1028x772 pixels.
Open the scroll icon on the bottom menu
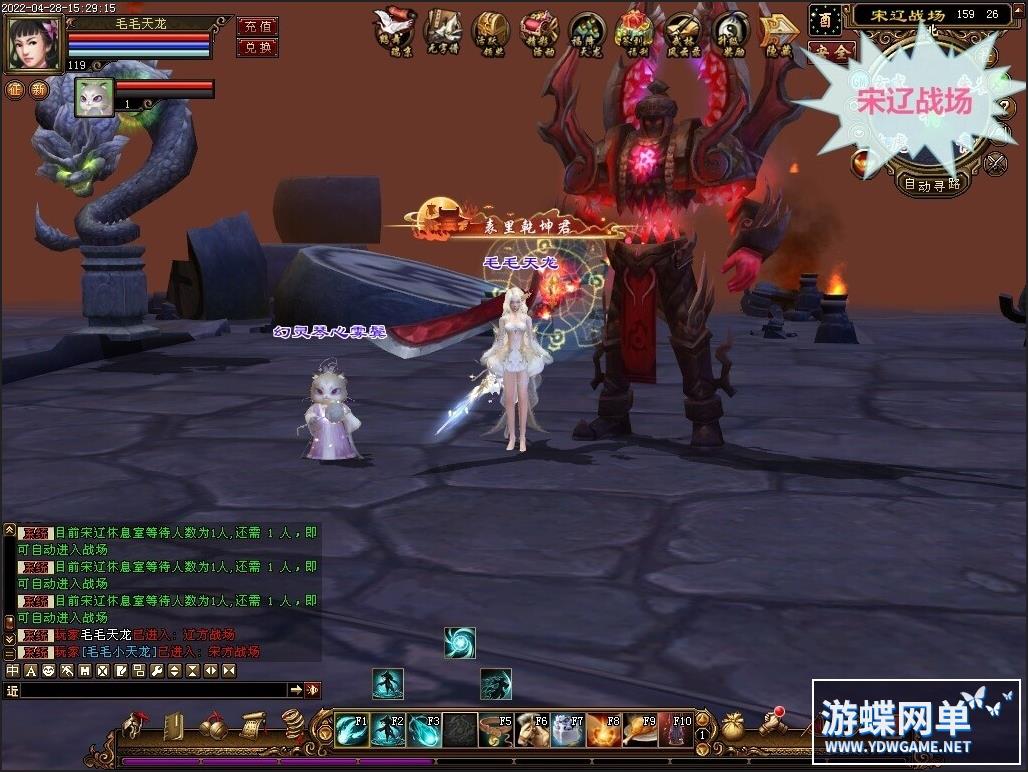(250, 724)
